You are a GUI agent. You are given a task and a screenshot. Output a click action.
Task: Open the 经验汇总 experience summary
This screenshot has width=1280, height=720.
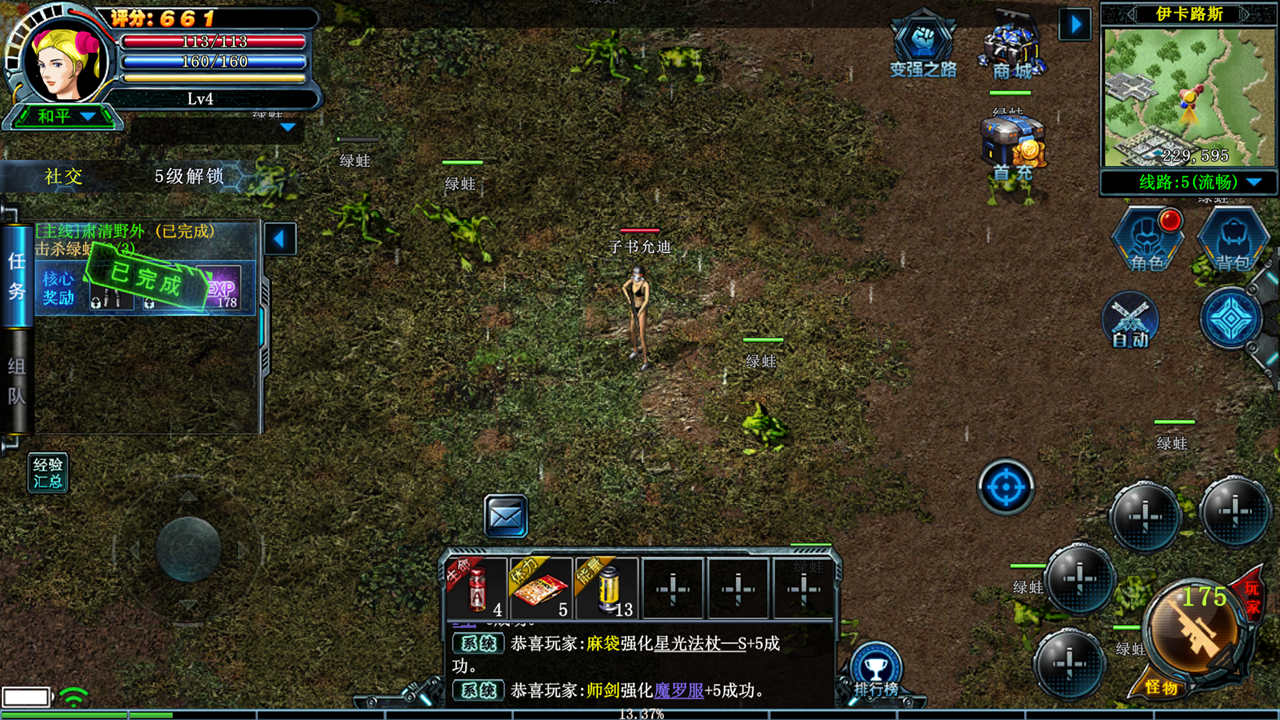click(48, 473)
